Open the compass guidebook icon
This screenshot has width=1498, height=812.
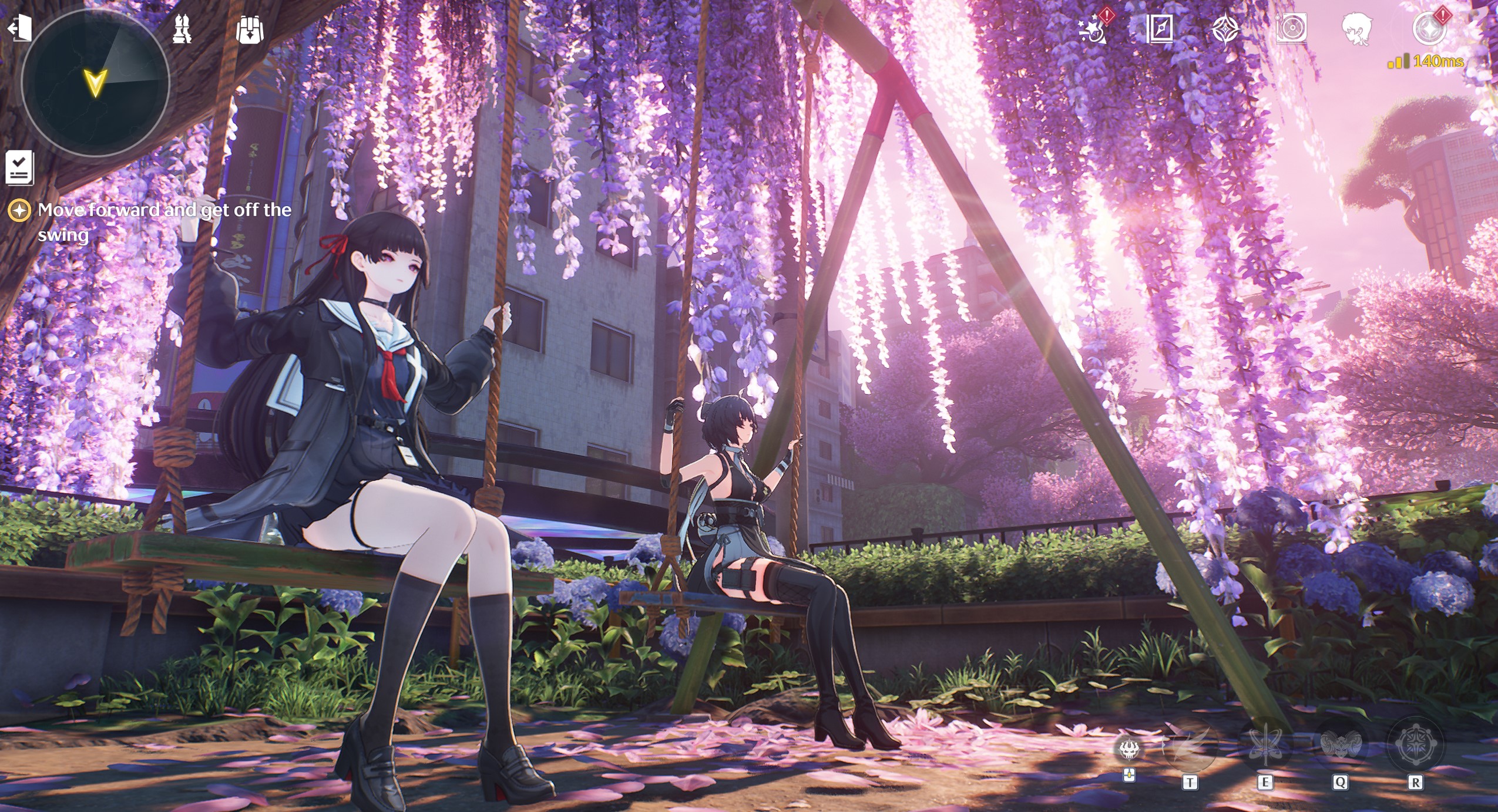[x=1160, y=28]
